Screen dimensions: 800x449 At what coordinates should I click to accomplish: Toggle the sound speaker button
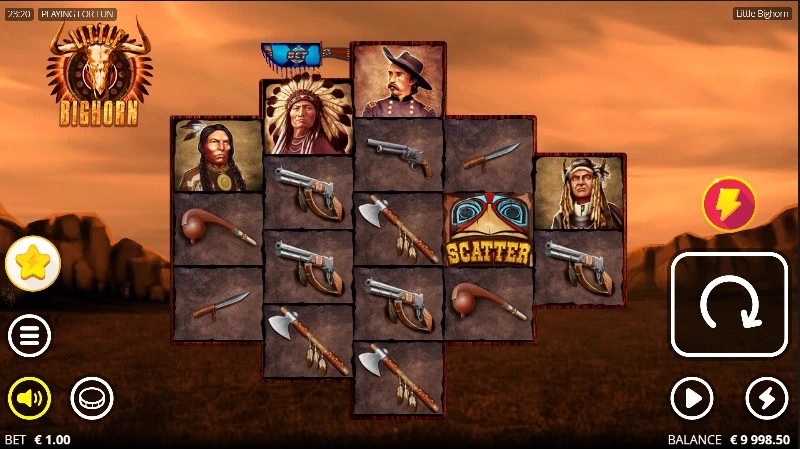pyautogui.click(x=29, y=399)
